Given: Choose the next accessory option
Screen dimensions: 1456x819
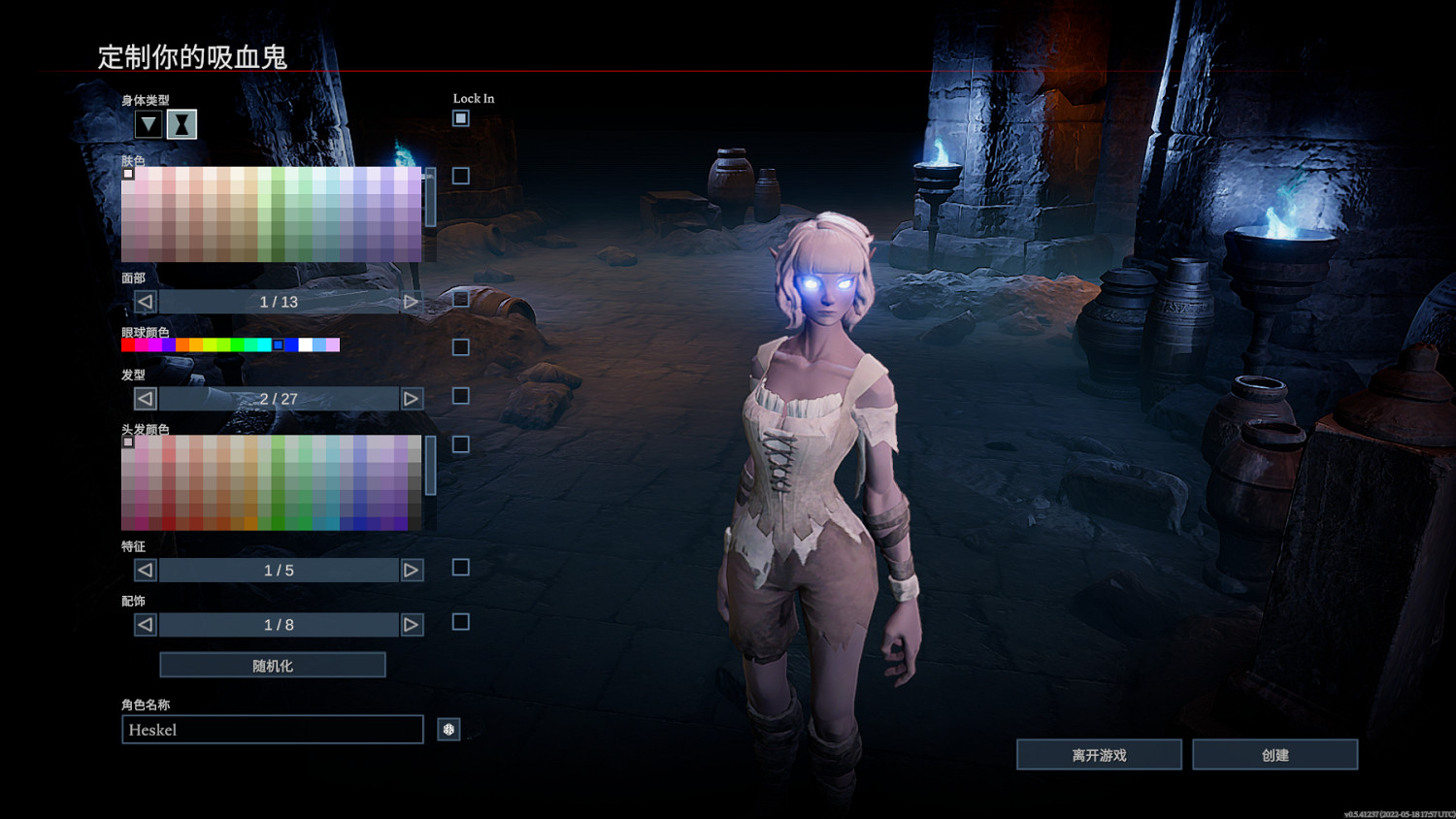Looking at the screenshot, I should 412,625.
